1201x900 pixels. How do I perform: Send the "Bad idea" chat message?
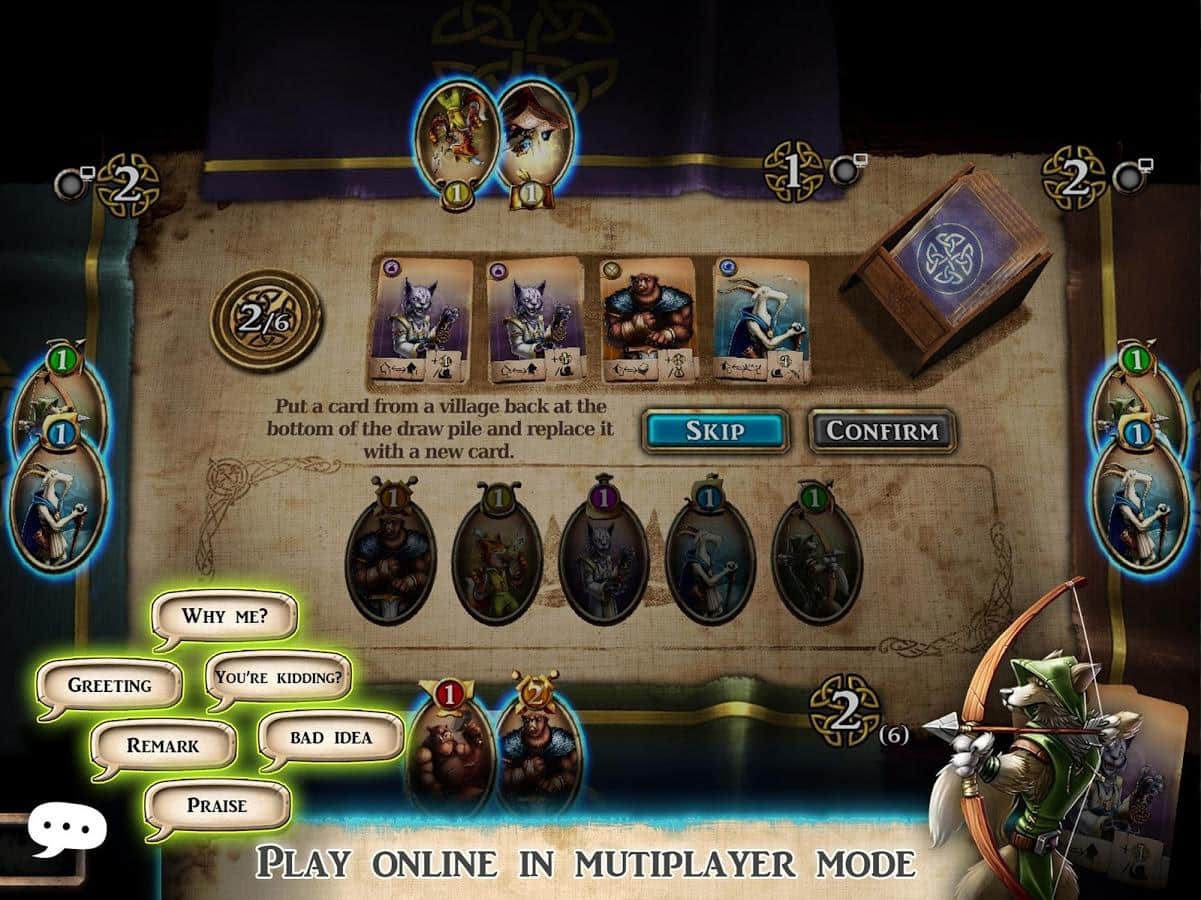point(330,737)
